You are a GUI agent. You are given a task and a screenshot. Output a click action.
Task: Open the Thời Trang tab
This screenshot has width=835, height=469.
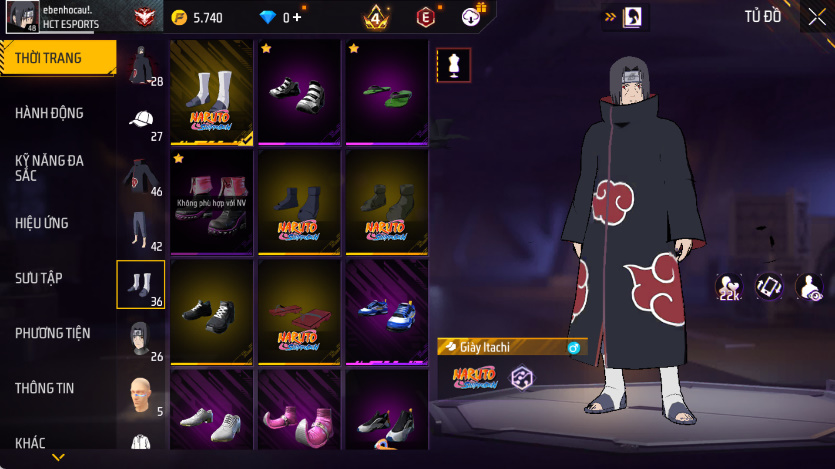pyautogui.click(x=56, y=58)
